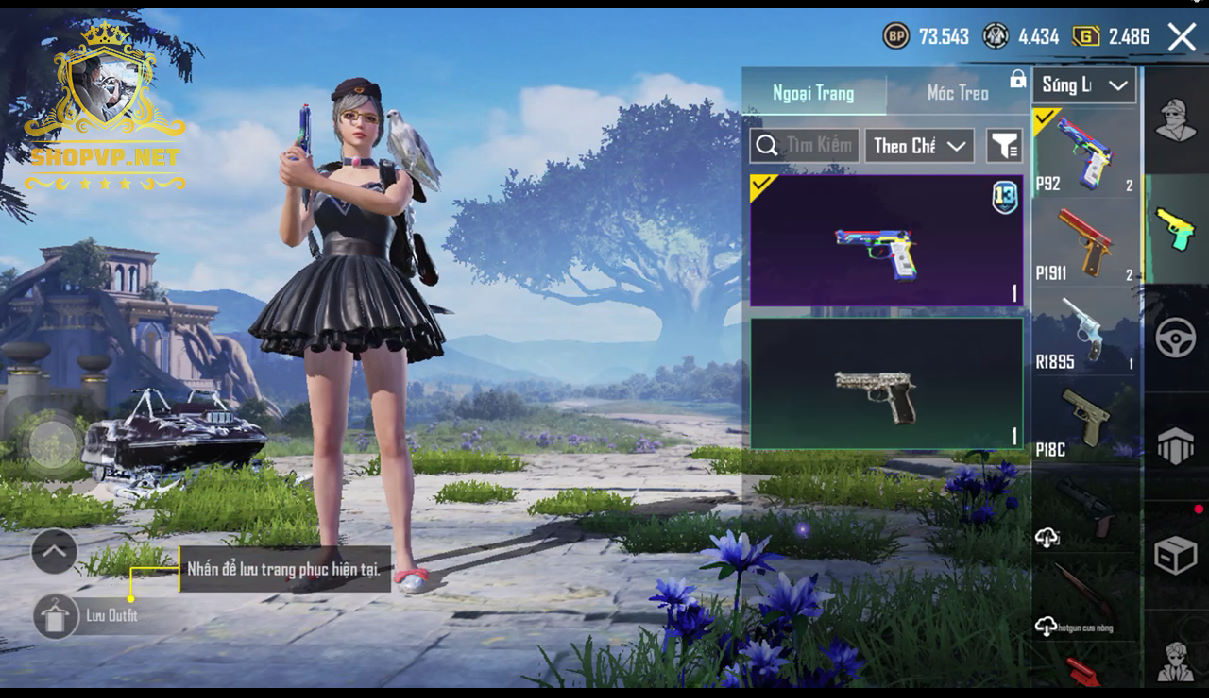Image resolution: width=1209 pixels, height=698 pixels.
Task: Close the inventory screen with the X
Action: 1182,38
